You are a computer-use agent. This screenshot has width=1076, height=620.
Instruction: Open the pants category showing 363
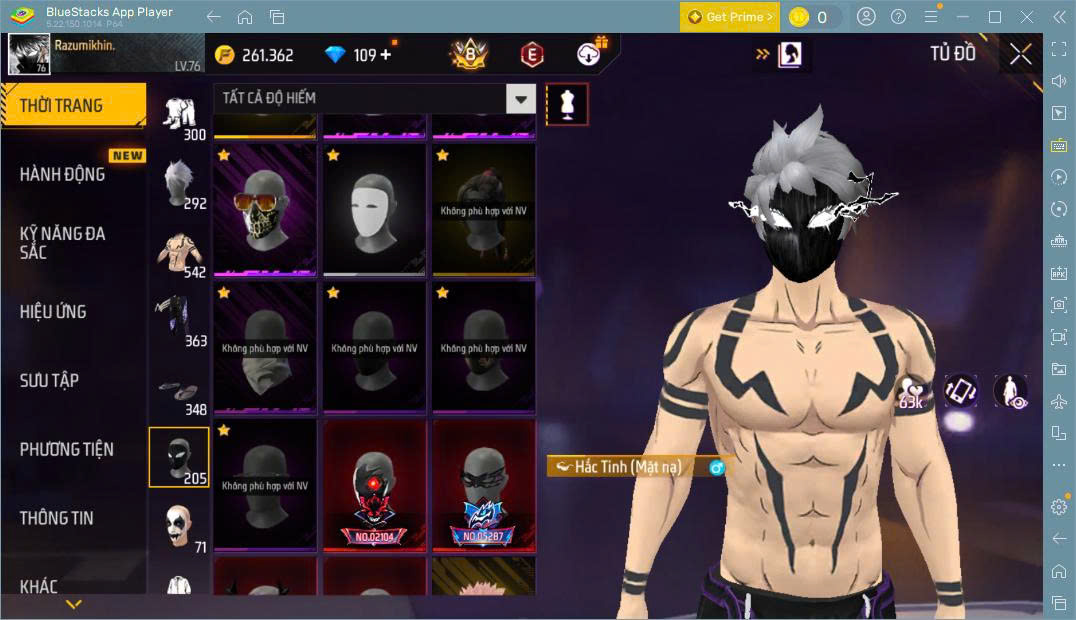coord(179,320)
